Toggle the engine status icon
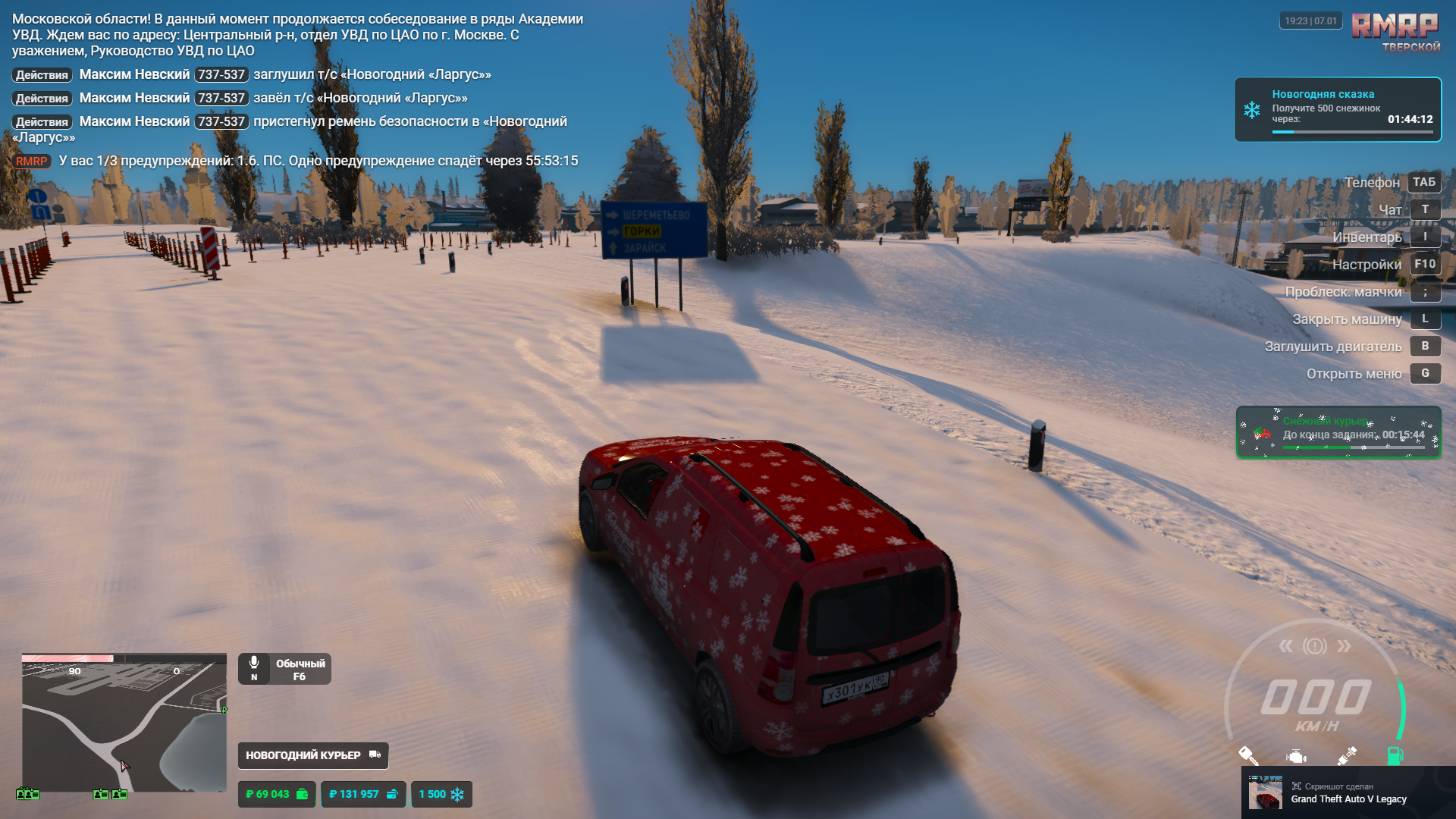Screen dimensions: 1456x819 click(x=1297, y=756)
